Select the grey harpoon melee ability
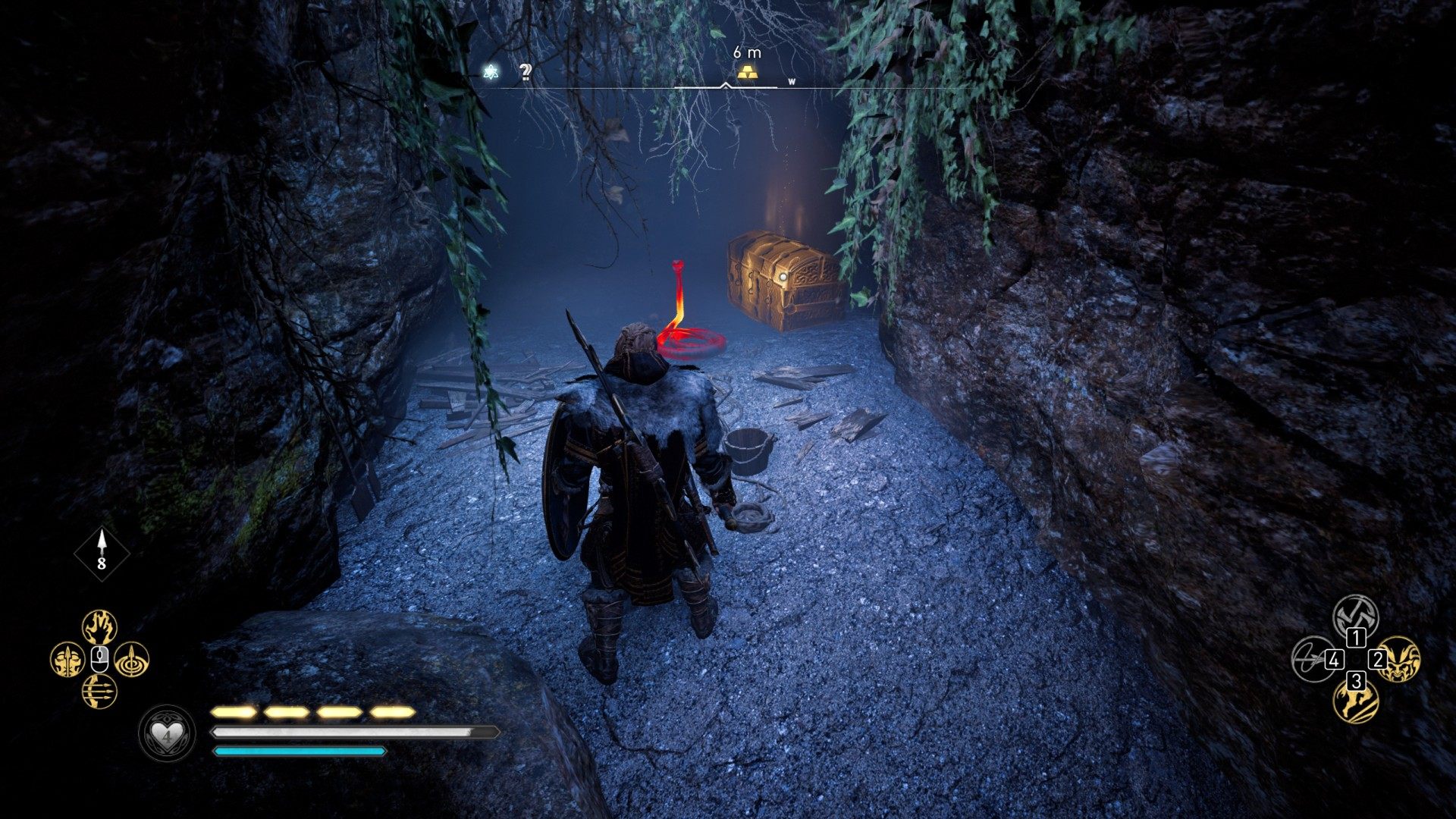Viewport: 1456px width, 819px height. tap(1313, 658)
